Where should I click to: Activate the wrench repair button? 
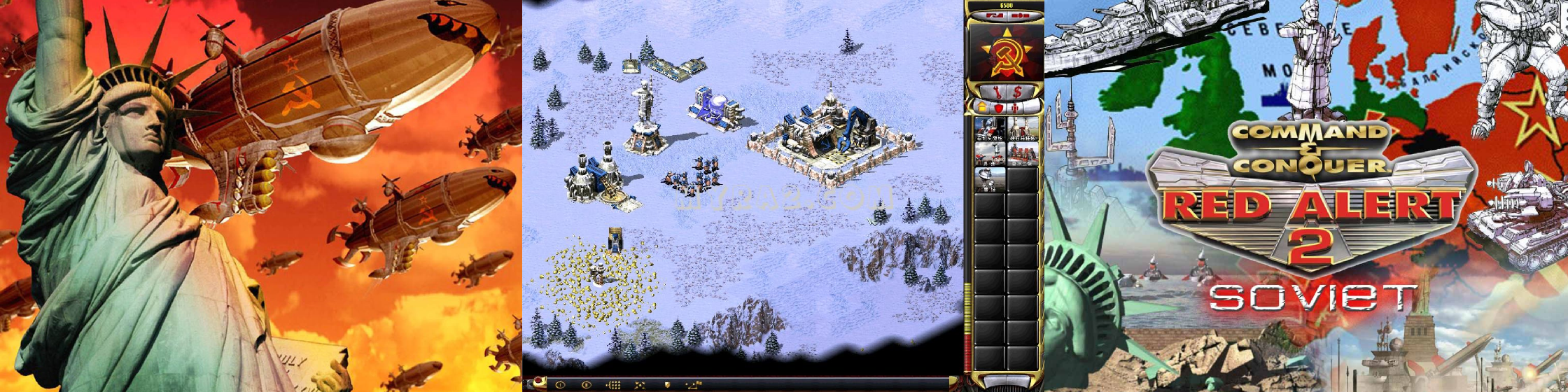coord(994,92)
